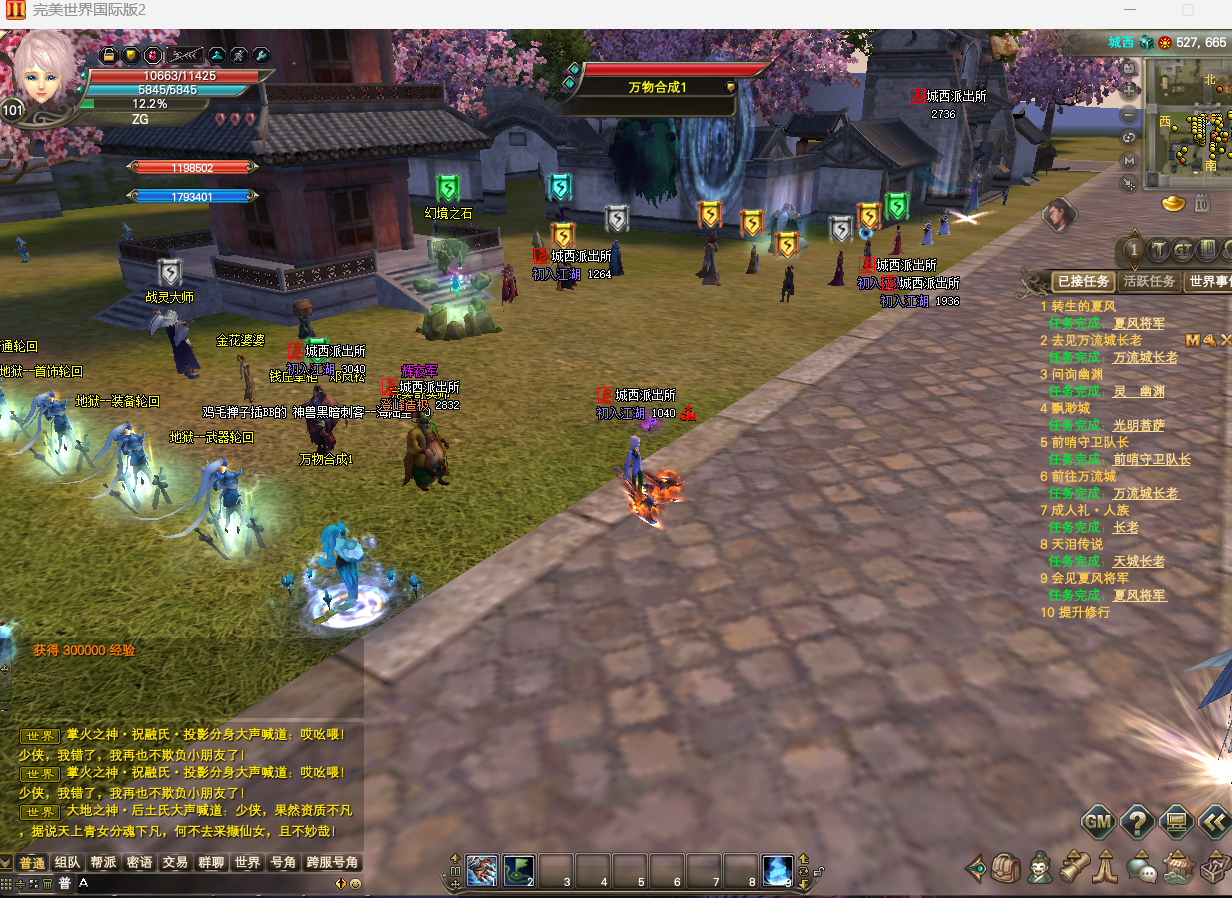This screenshot has height=898, width=1232.
Task: Click the gold ingot shop icon
Action: (1175, 205)
